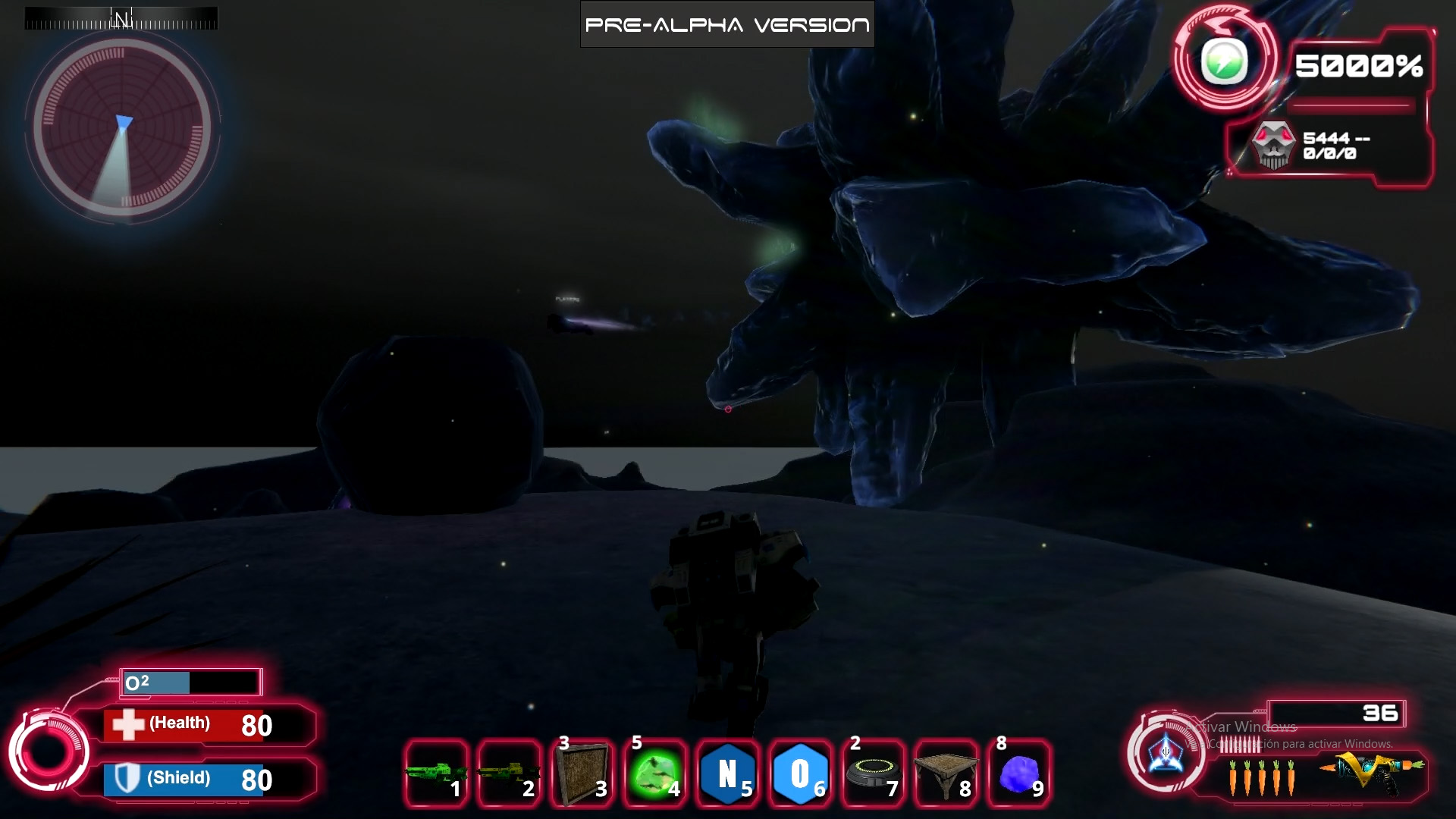This screenshot has height=819, width=1456.
Task: Select the purple ore in hotbar slot 9
Action: point(1018,773)
